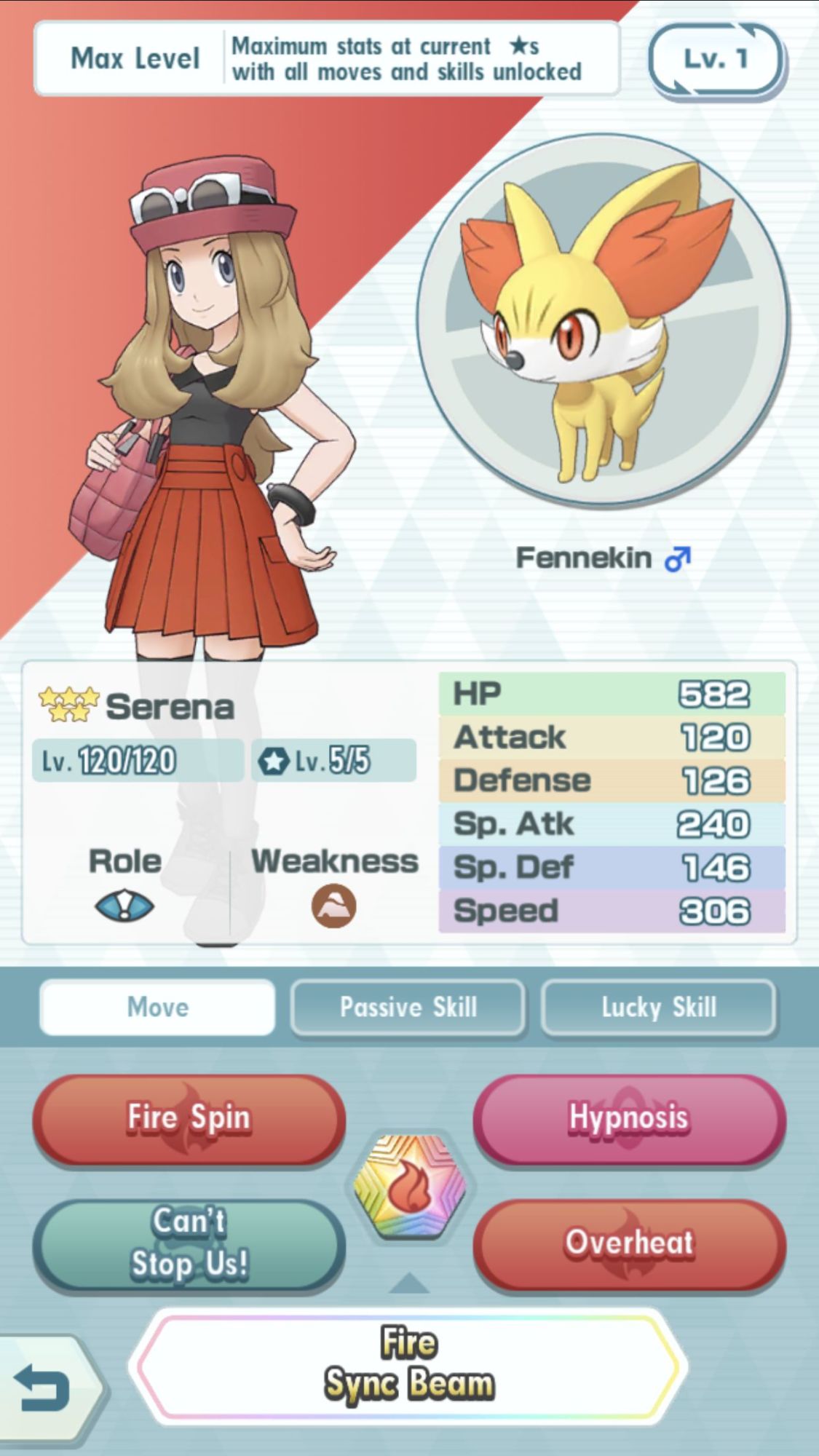The width and height of the screenshot is (819, 1456).
Task: Show the Lucky Skill tab
Action: coord(659,1008)
